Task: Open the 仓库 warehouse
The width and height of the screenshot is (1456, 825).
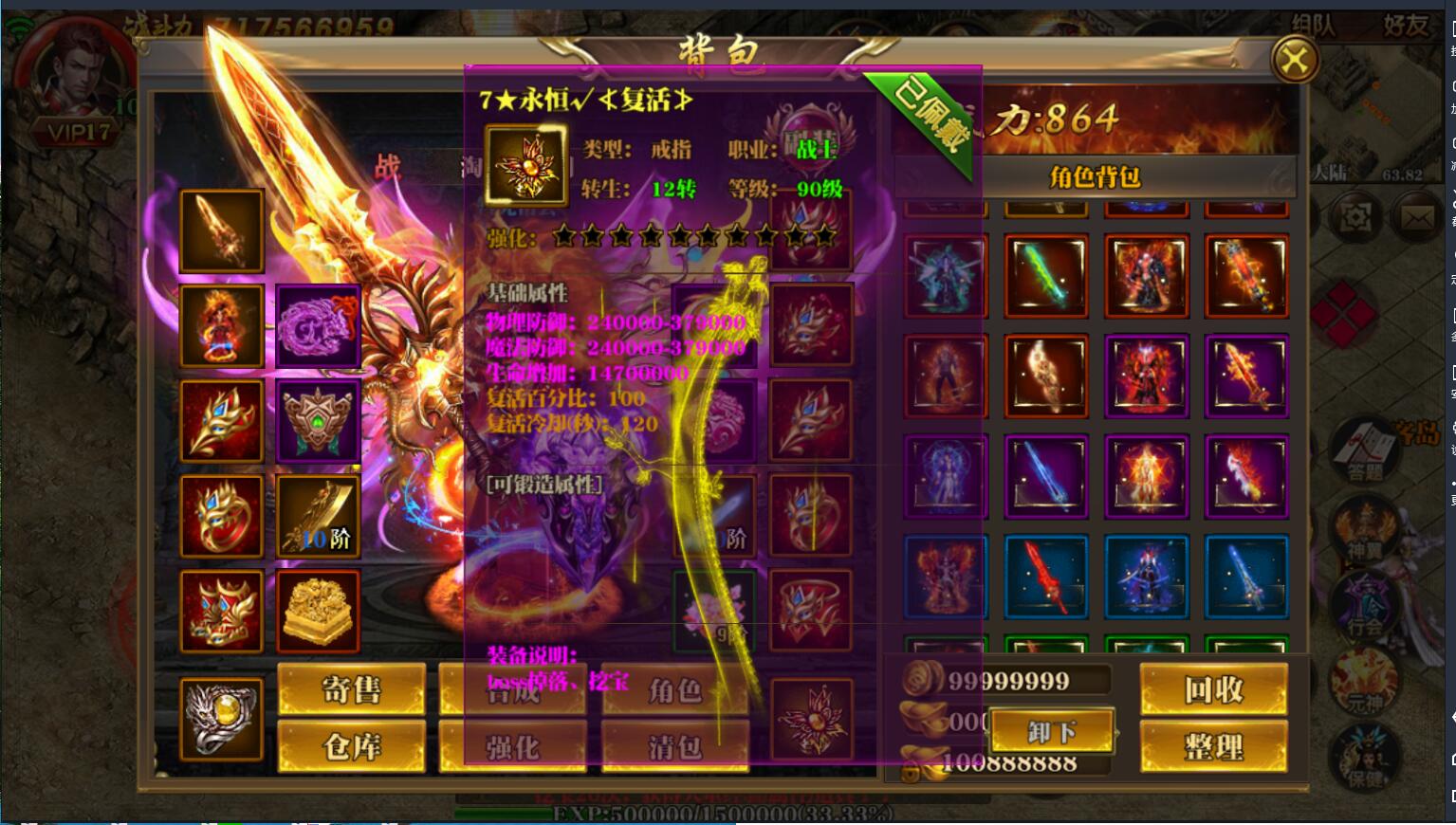Action: [x=351, y=746]
